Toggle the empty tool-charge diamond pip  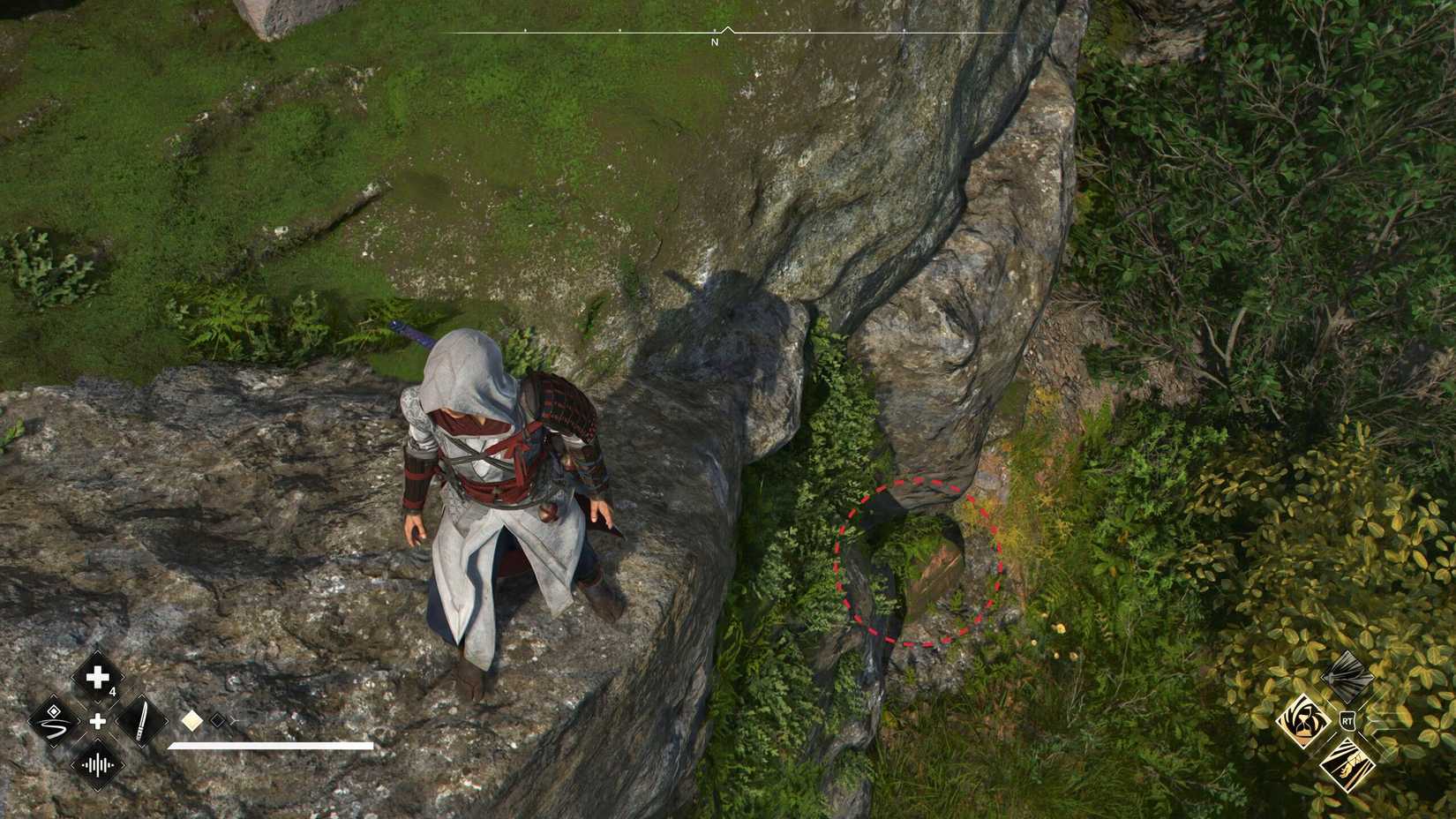[x=218, y=719]
